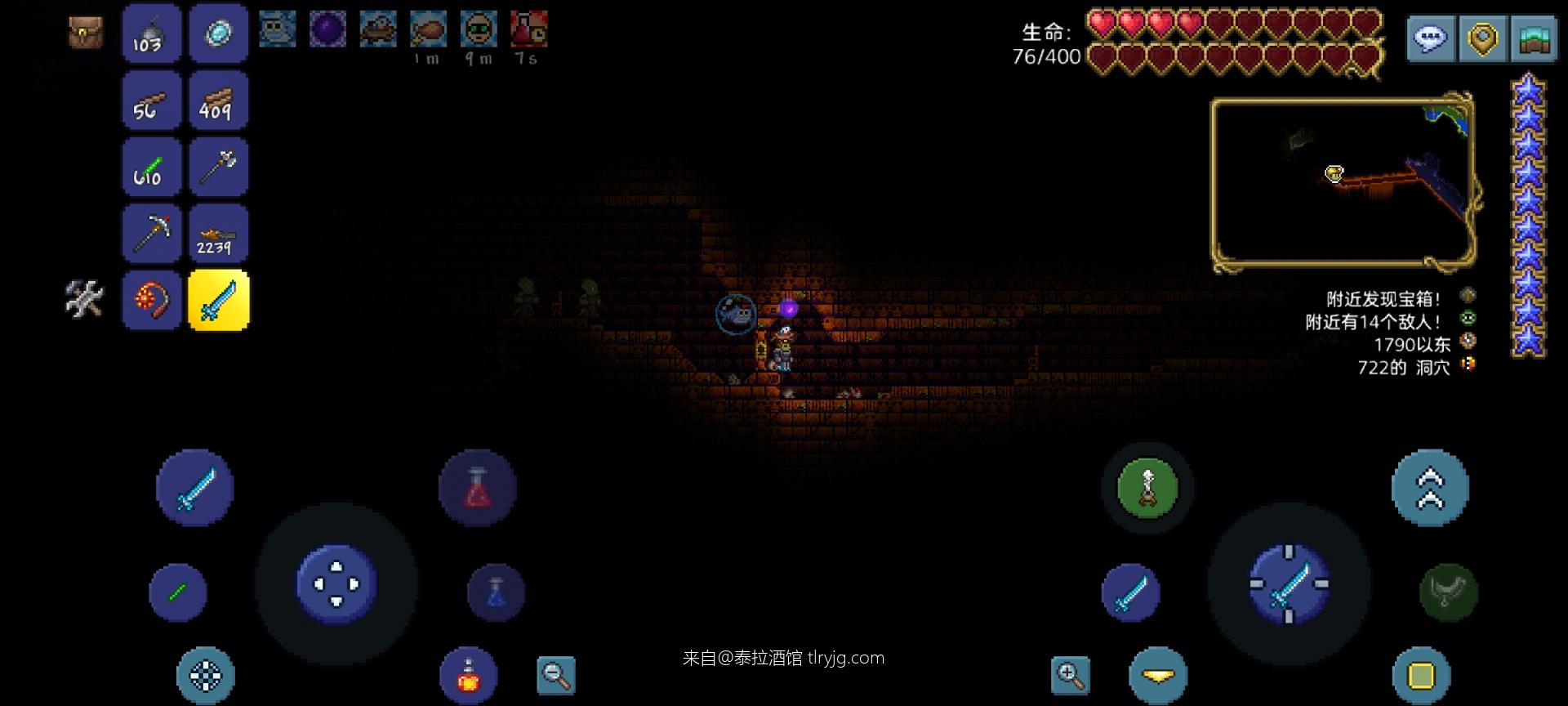Open crafting via the hammer-and-wrench icon

coord(84,301)
